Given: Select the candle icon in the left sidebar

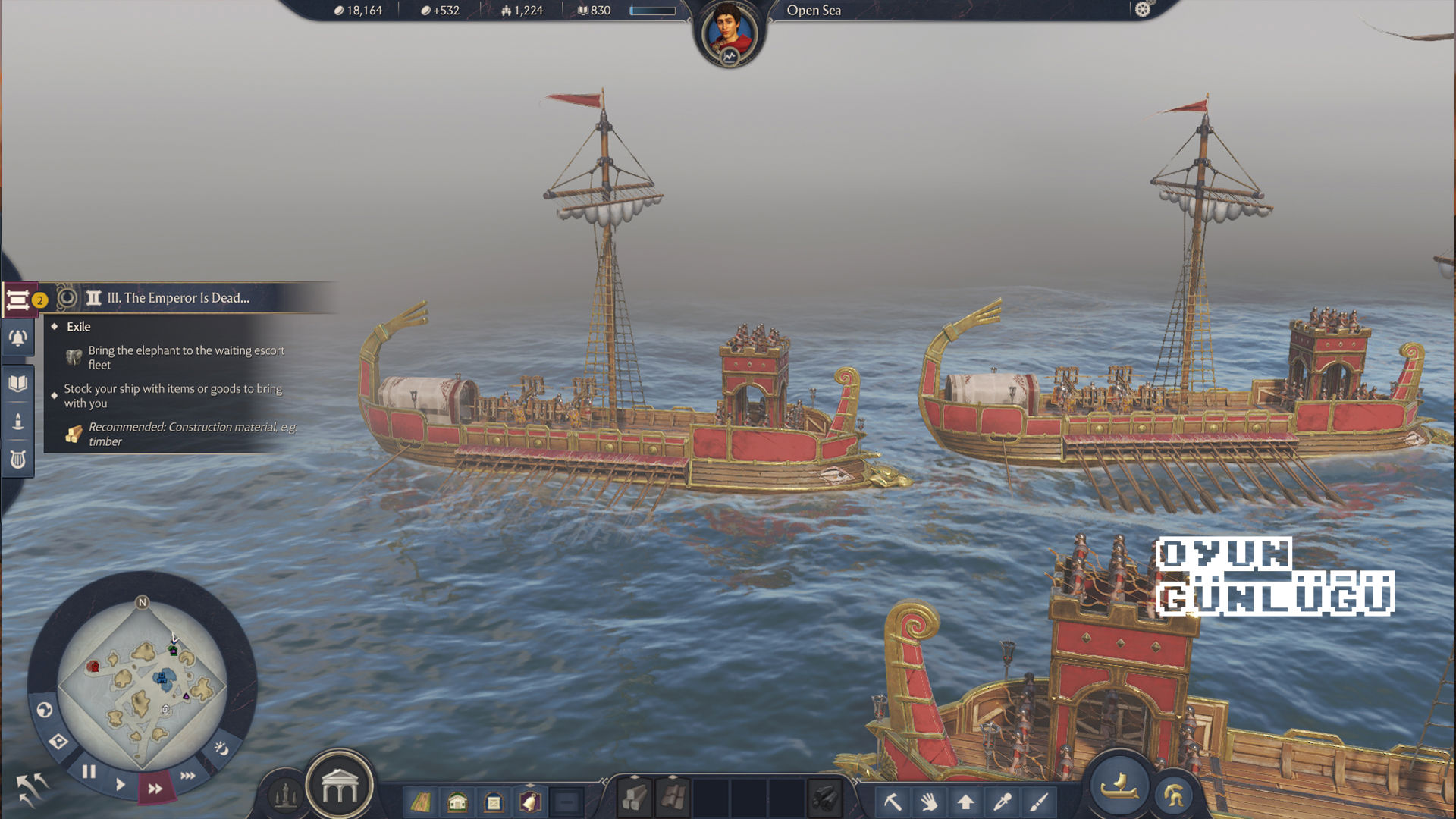Looking at the screenshot, I should [18, 422].
